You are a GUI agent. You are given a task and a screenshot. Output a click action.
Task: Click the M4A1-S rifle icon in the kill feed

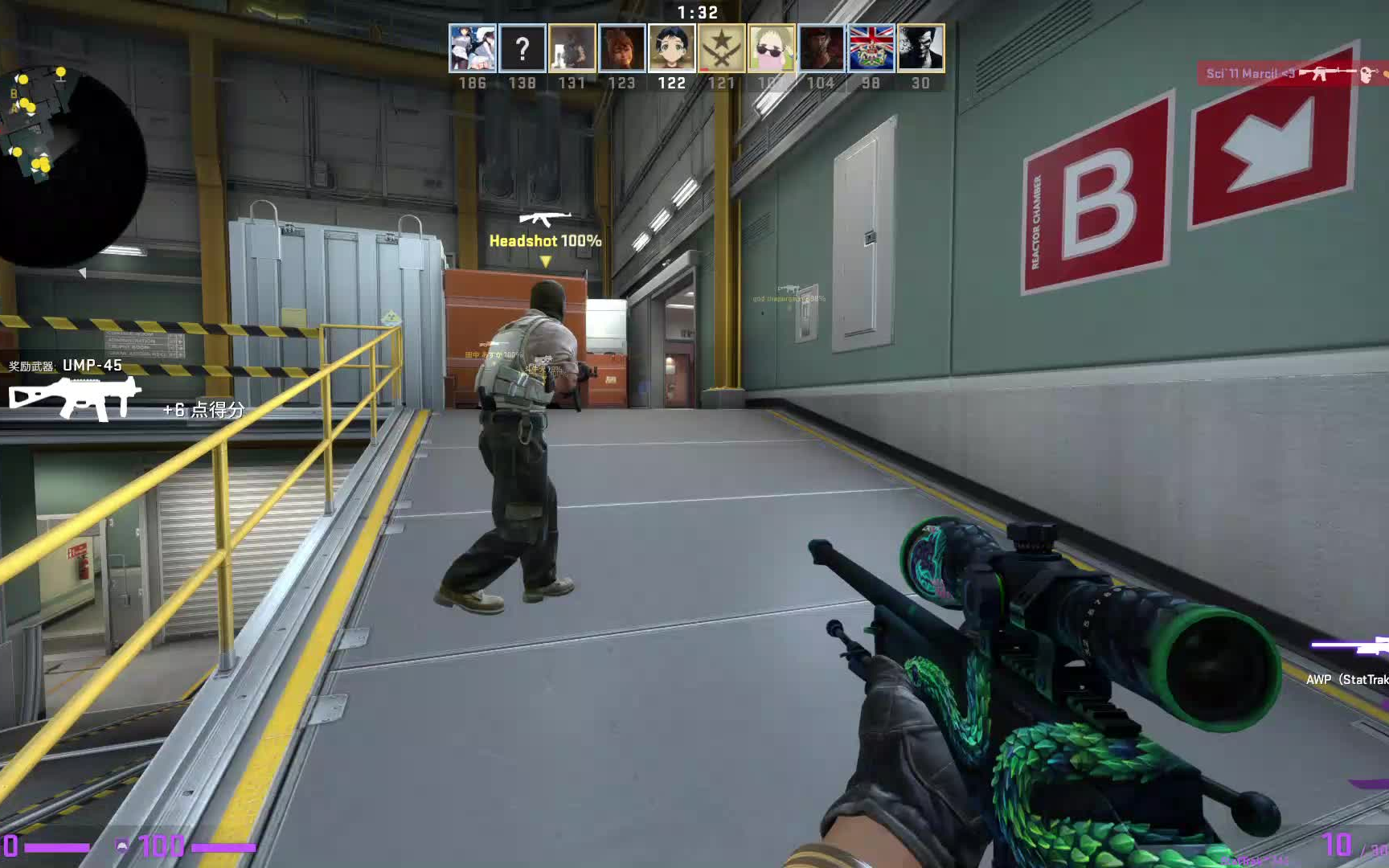point(1328,73)
